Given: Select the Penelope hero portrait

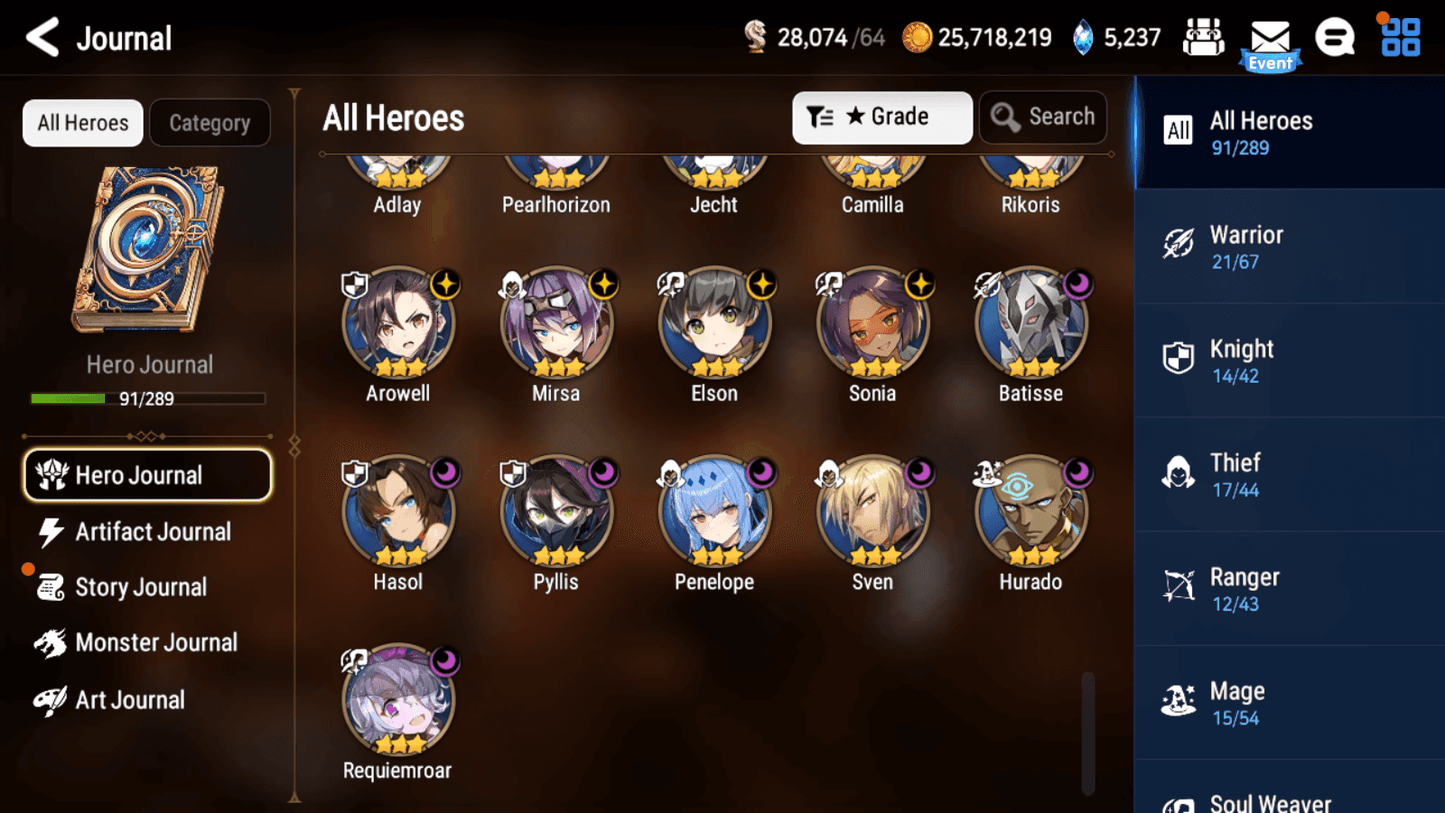Looking at the screenshot, I should (714, 511).
